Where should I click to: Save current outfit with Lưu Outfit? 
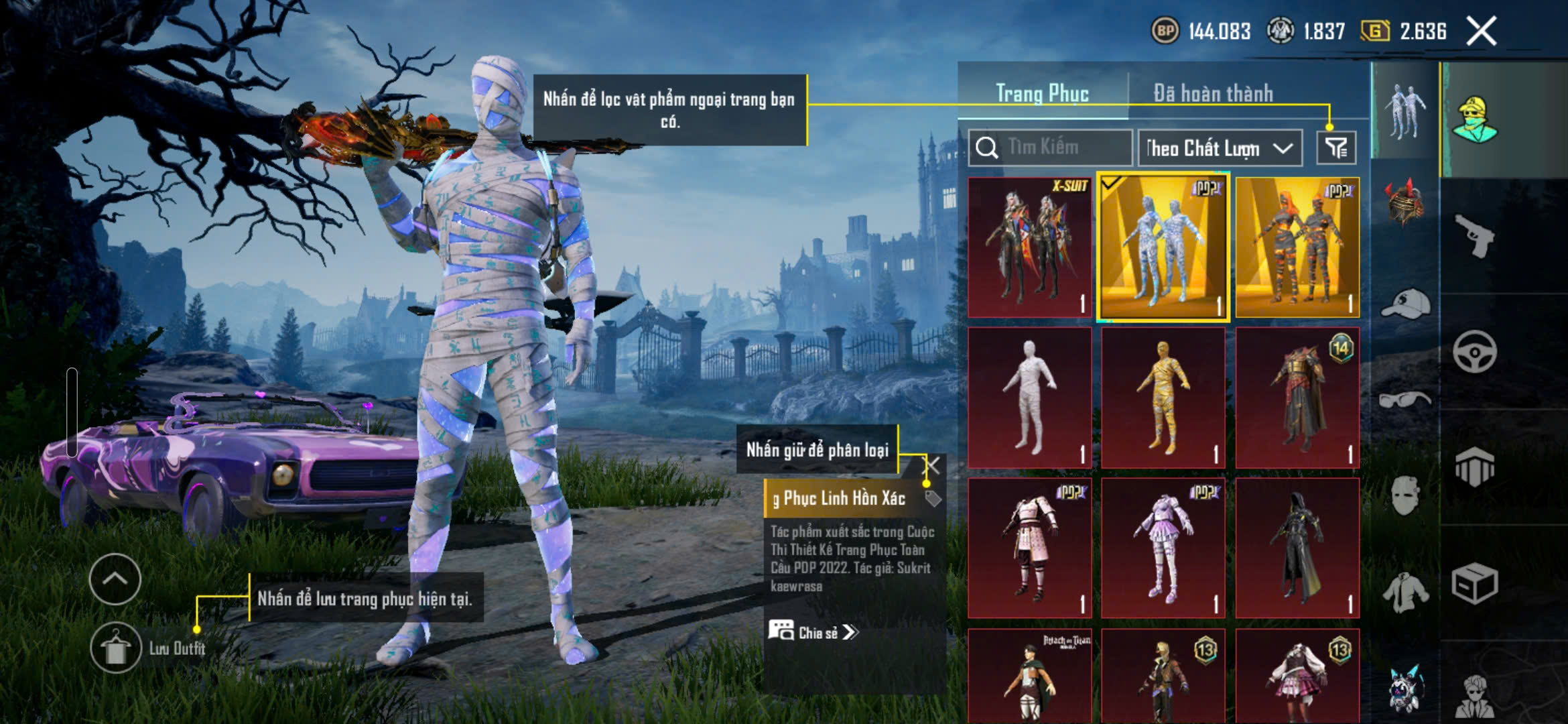(116, 648)
